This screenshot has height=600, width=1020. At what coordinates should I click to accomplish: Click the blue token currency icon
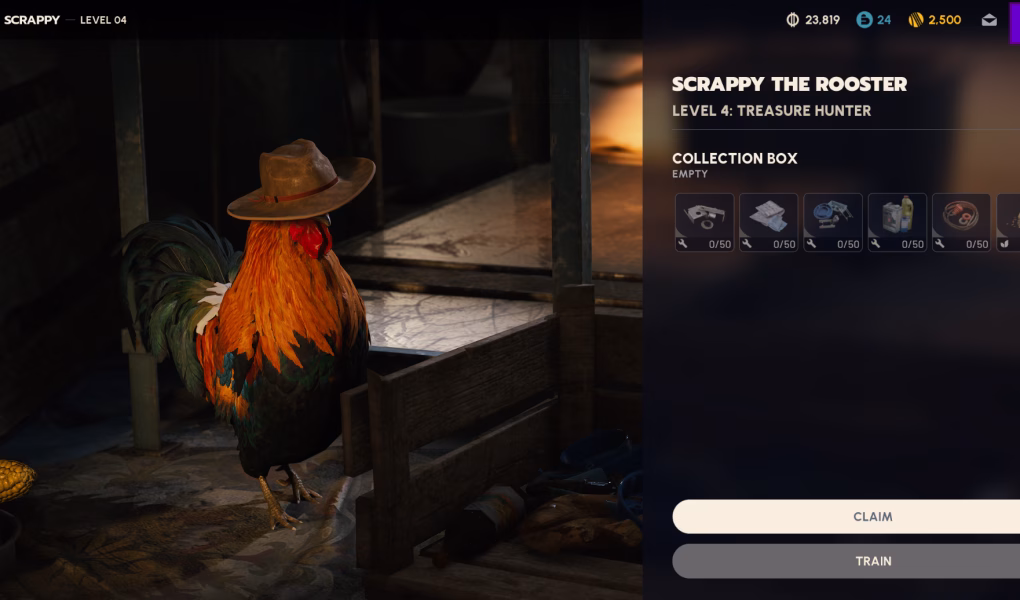[864, 20]
